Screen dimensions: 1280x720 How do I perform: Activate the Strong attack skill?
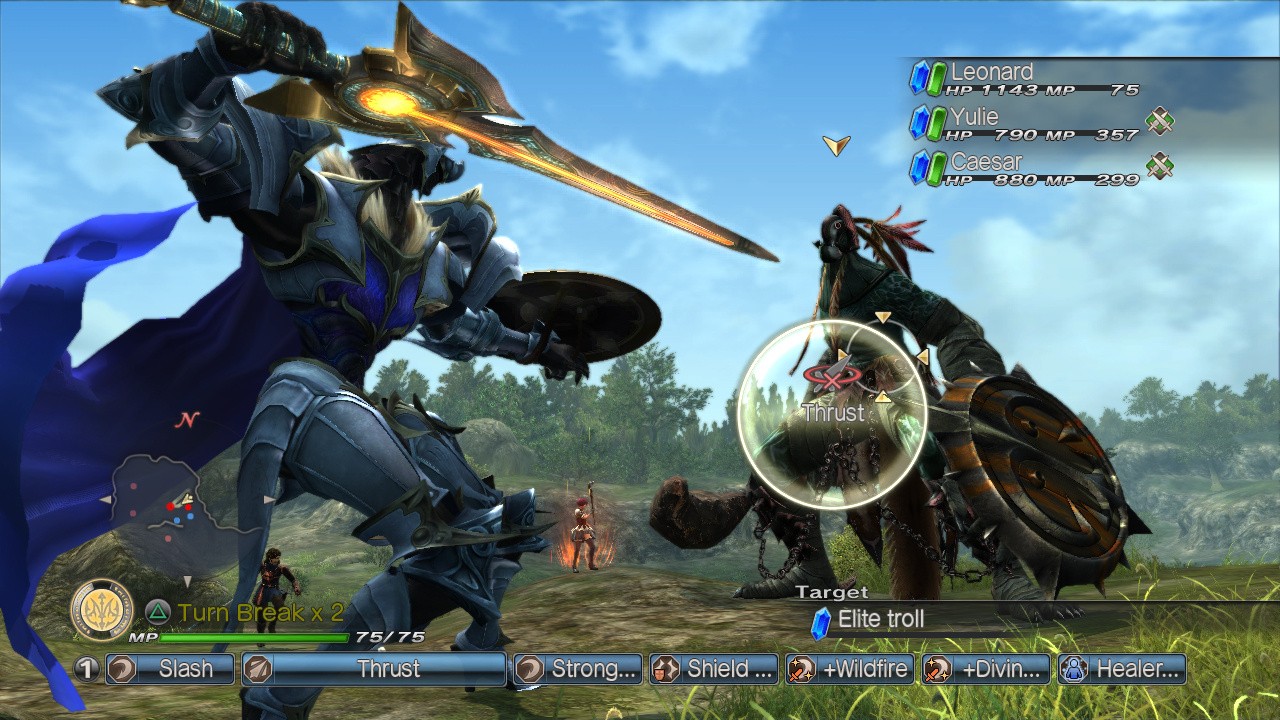point(577,669)
